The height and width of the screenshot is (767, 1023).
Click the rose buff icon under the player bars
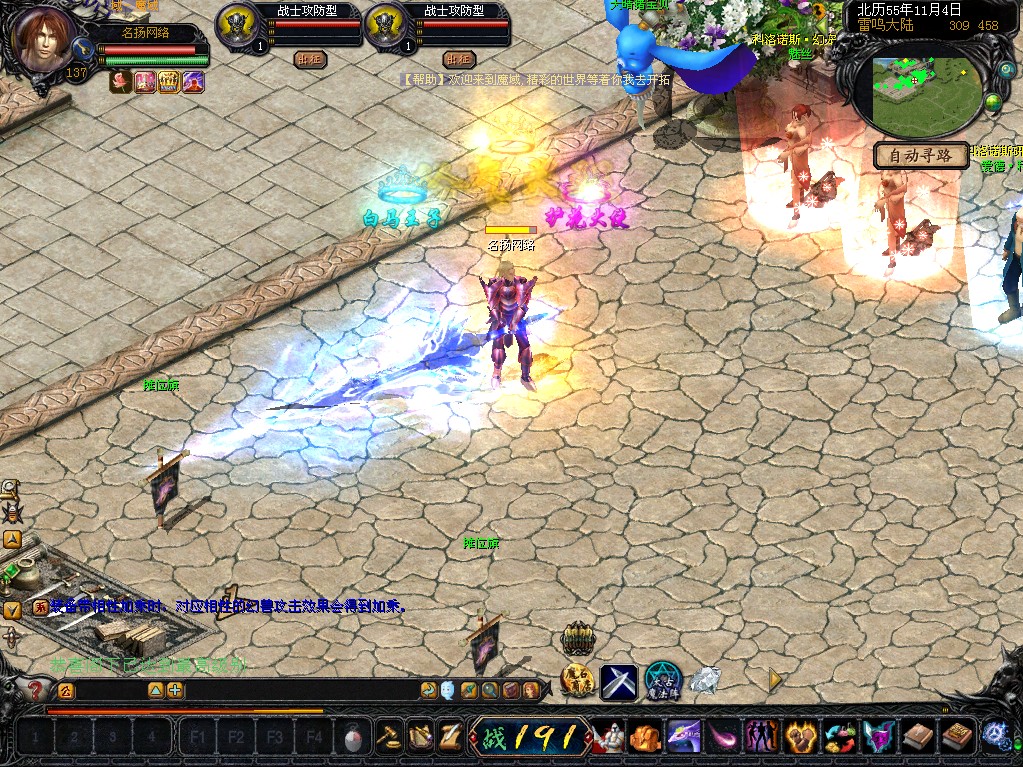coord(119,82)
